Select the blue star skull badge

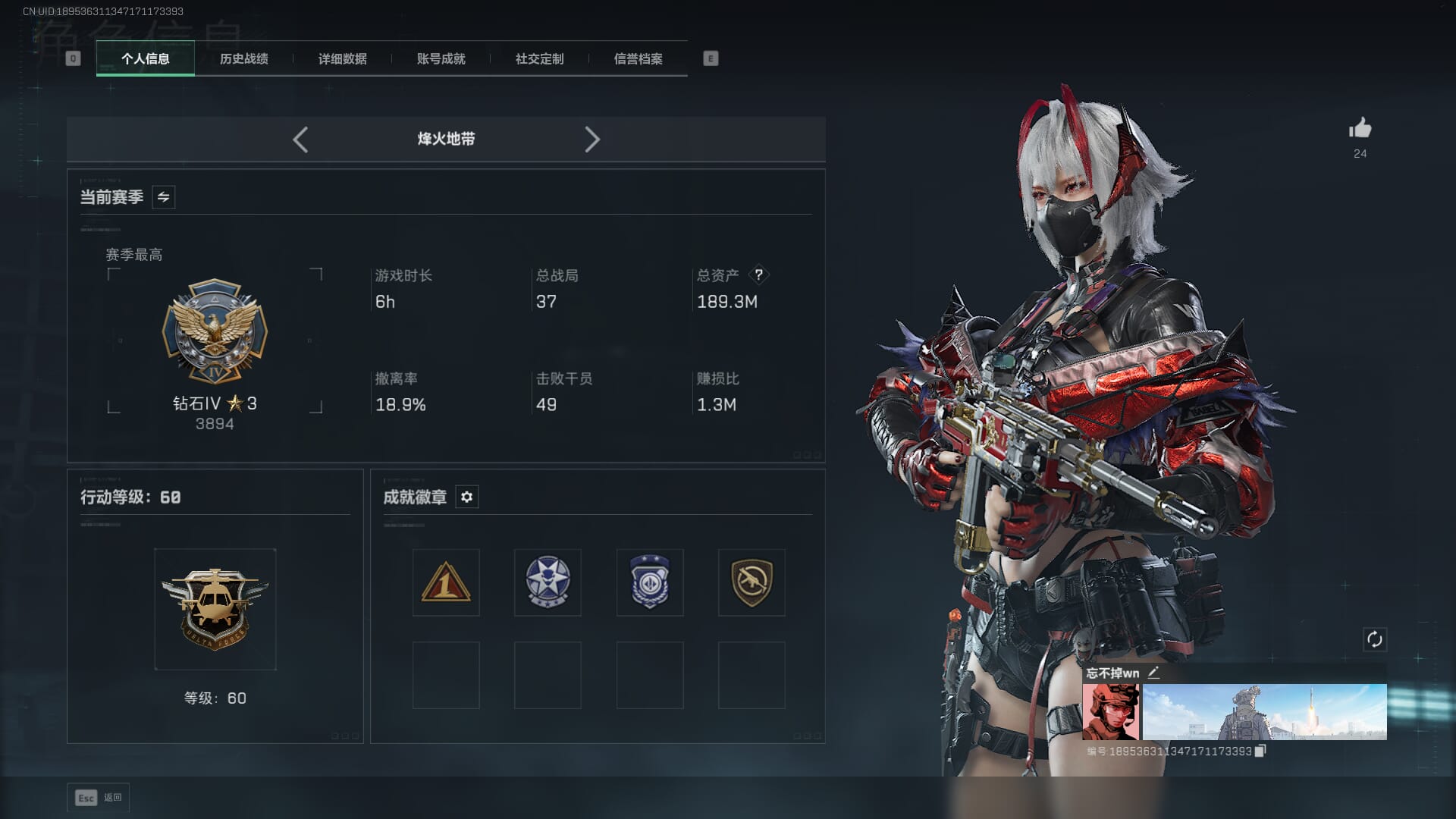(548, 582)
